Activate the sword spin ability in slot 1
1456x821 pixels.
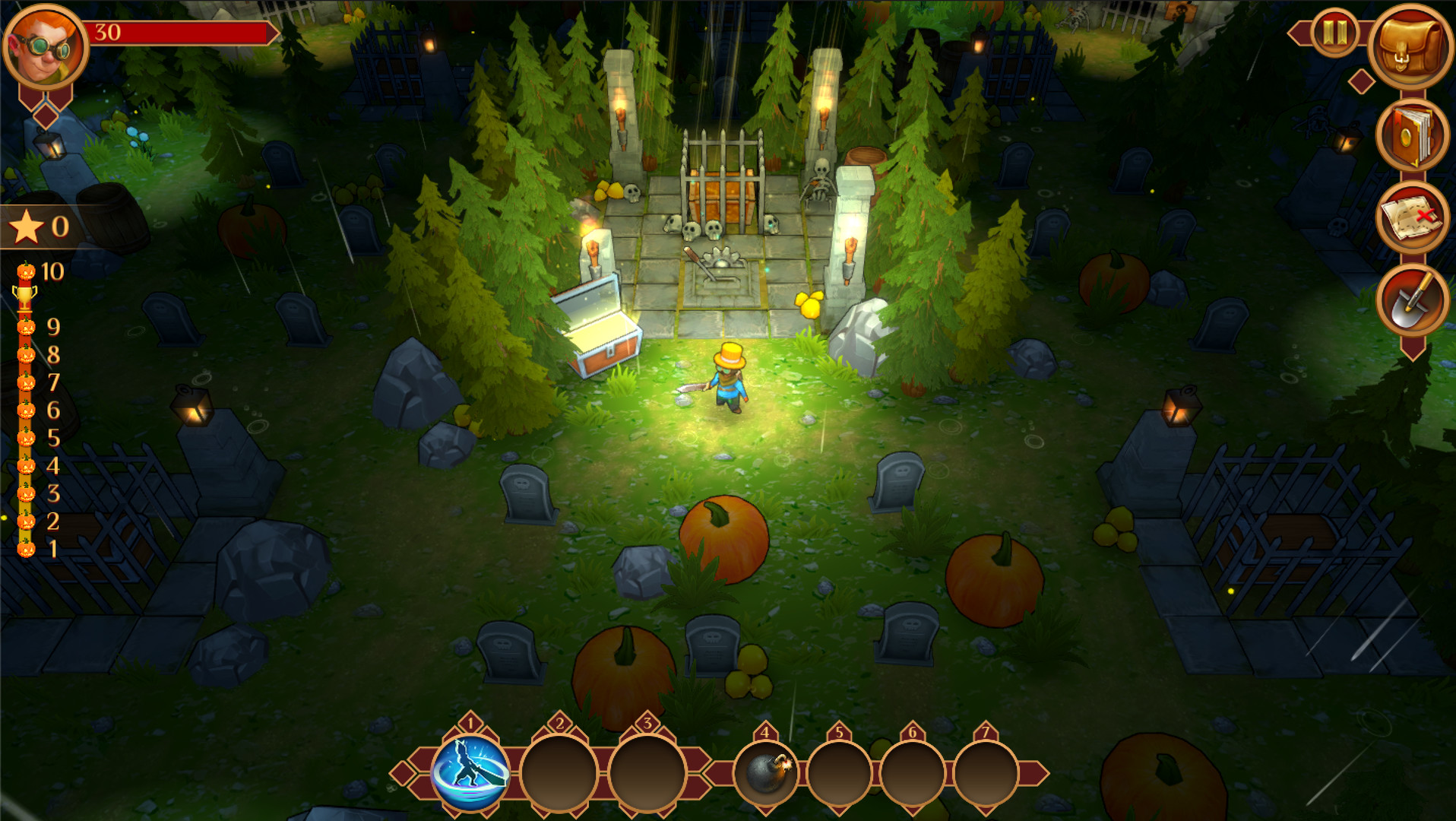470,772
